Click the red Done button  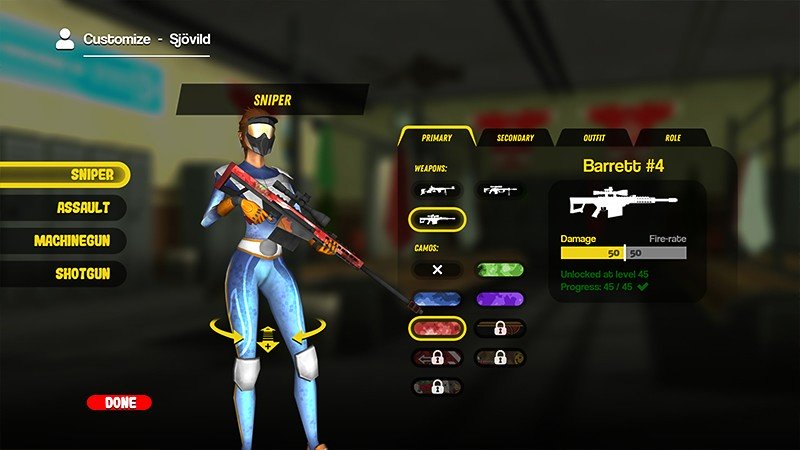tap(119, 403)
